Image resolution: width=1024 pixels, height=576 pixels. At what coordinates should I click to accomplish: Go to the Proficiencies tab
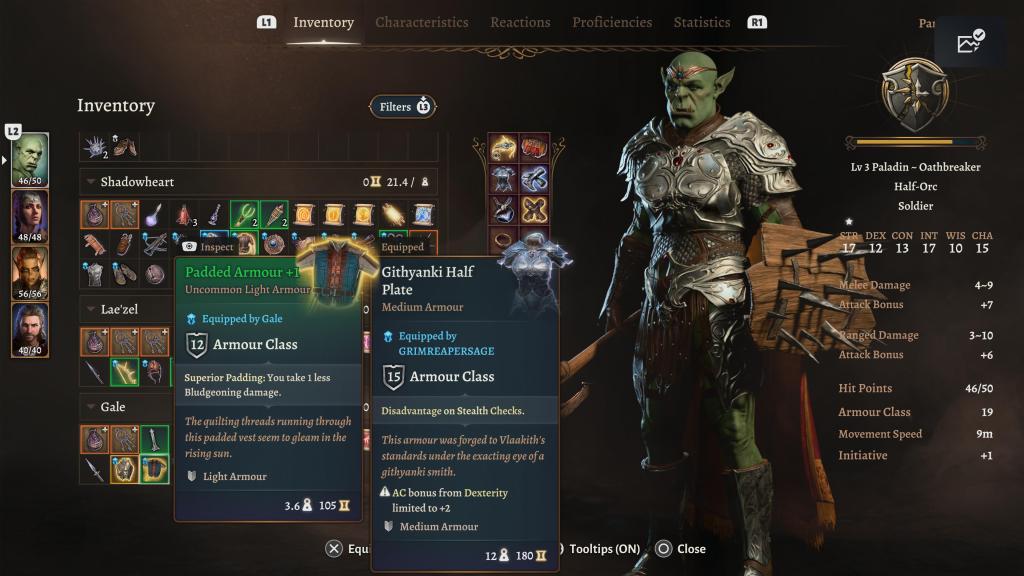pos(612,22)
